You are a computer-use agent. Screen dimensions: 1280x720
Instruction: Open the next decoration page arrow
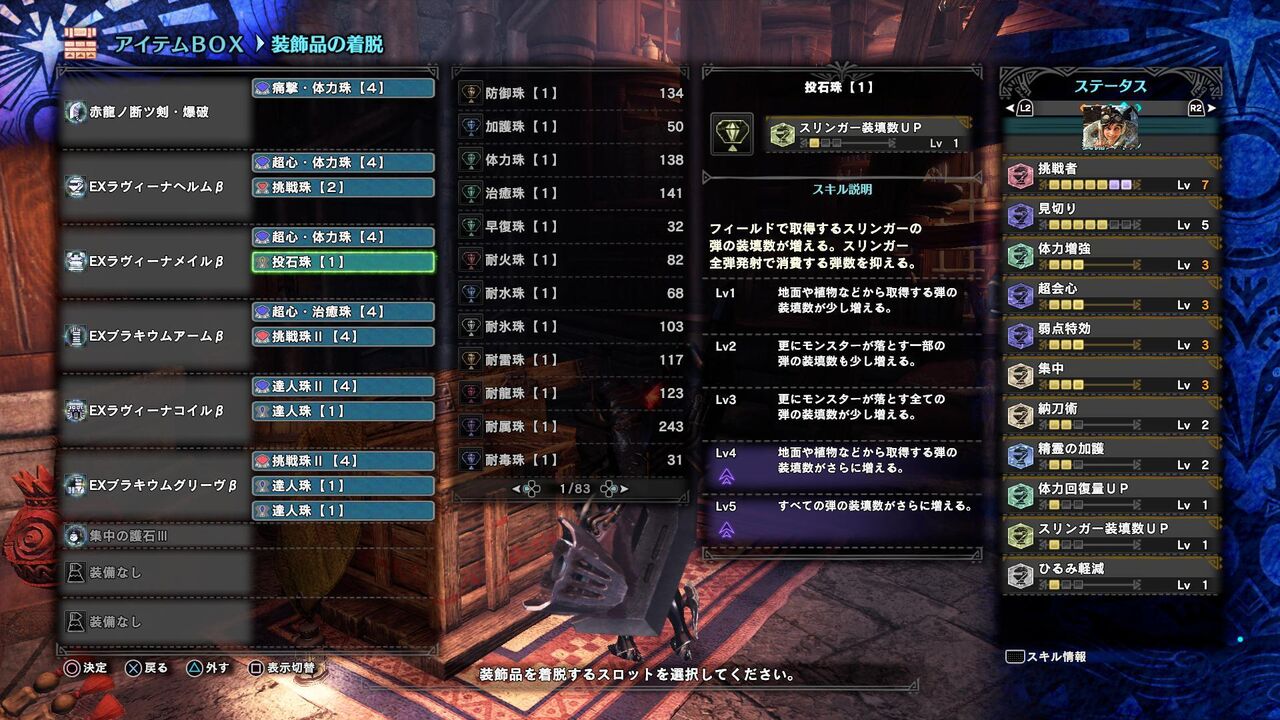tap(625, 489)
